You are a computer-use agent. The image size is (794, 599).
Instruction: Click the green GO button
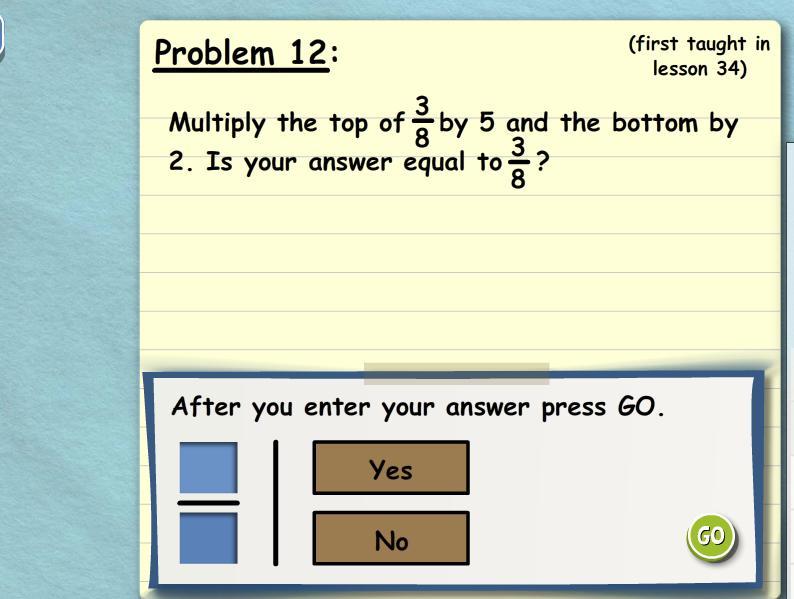click(711, 536)
